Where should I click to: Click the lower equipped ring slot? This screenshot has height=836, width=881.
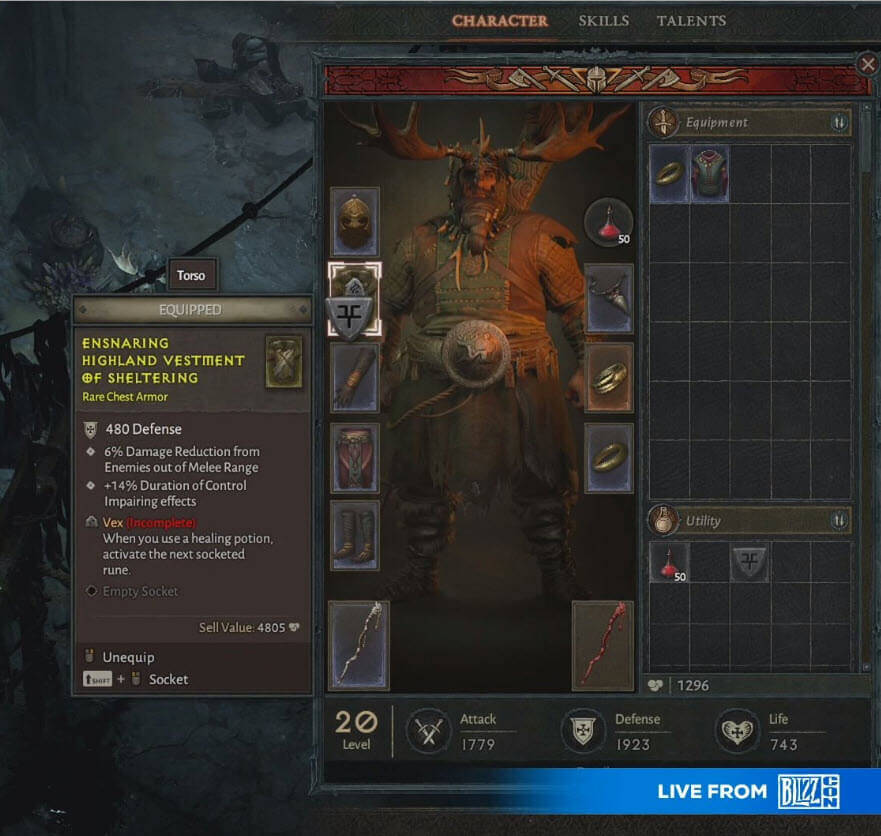pos(608,457)
